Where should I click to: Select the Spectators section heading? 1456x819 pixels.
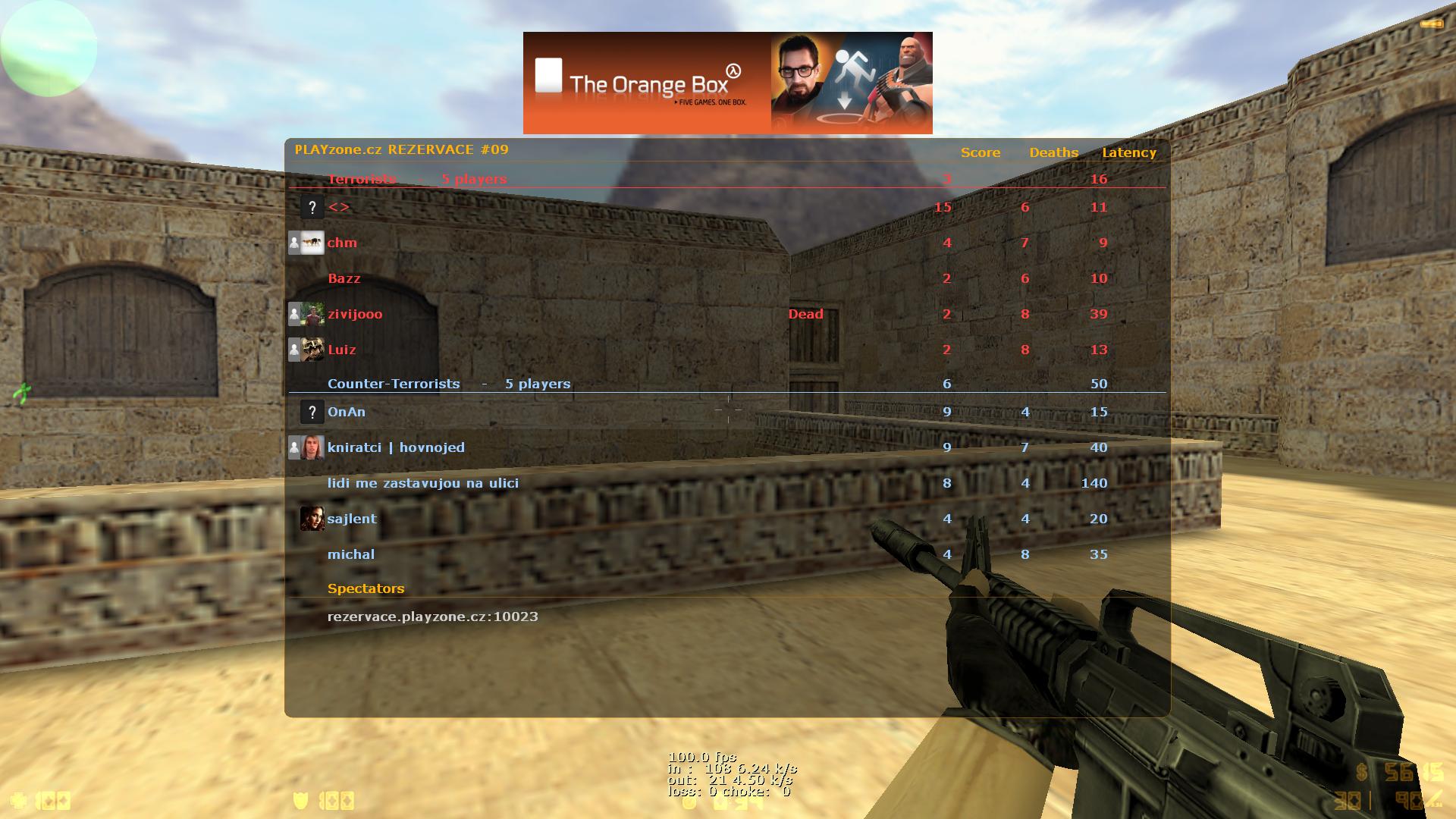point(366,588)
